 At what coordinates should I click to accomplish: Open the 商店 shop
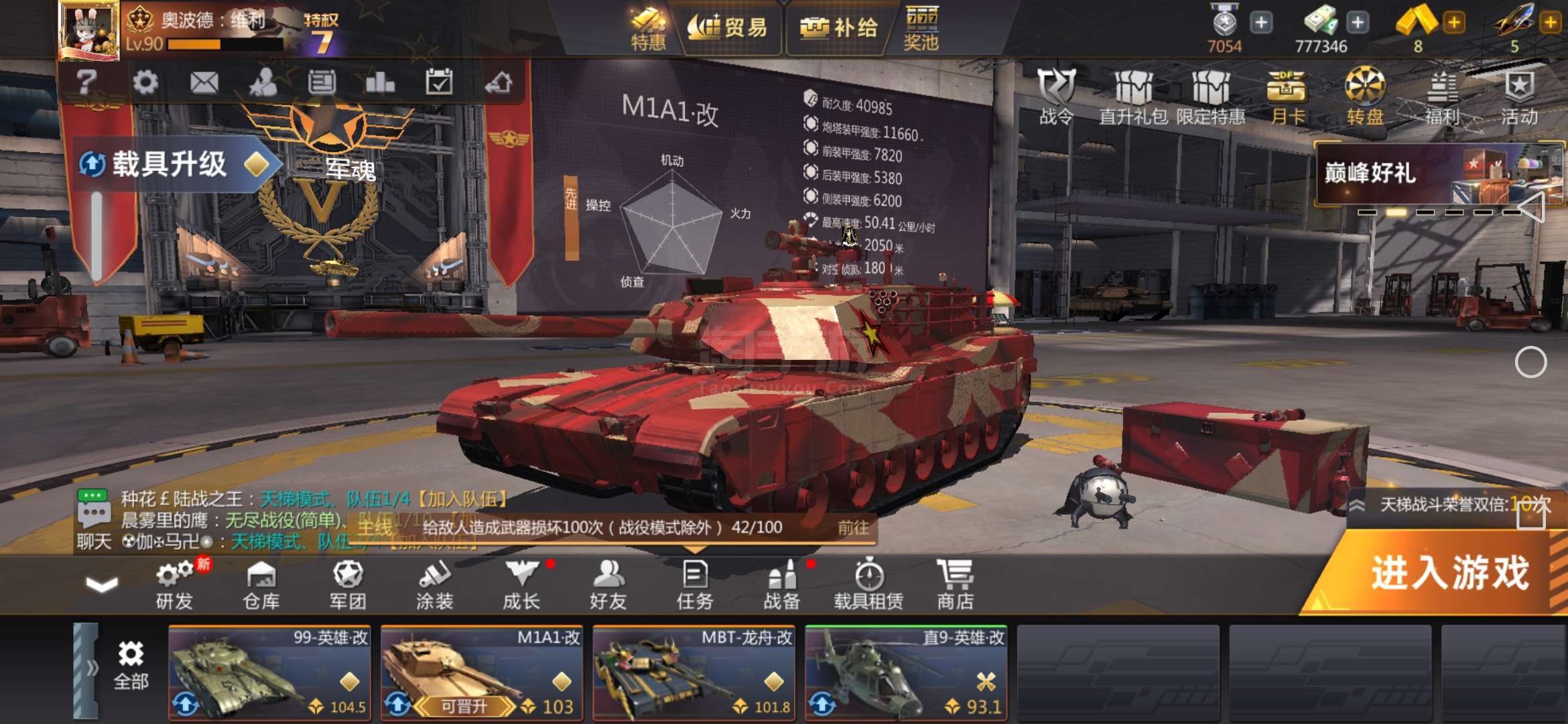pyautogui.click(x=955, y=585)
